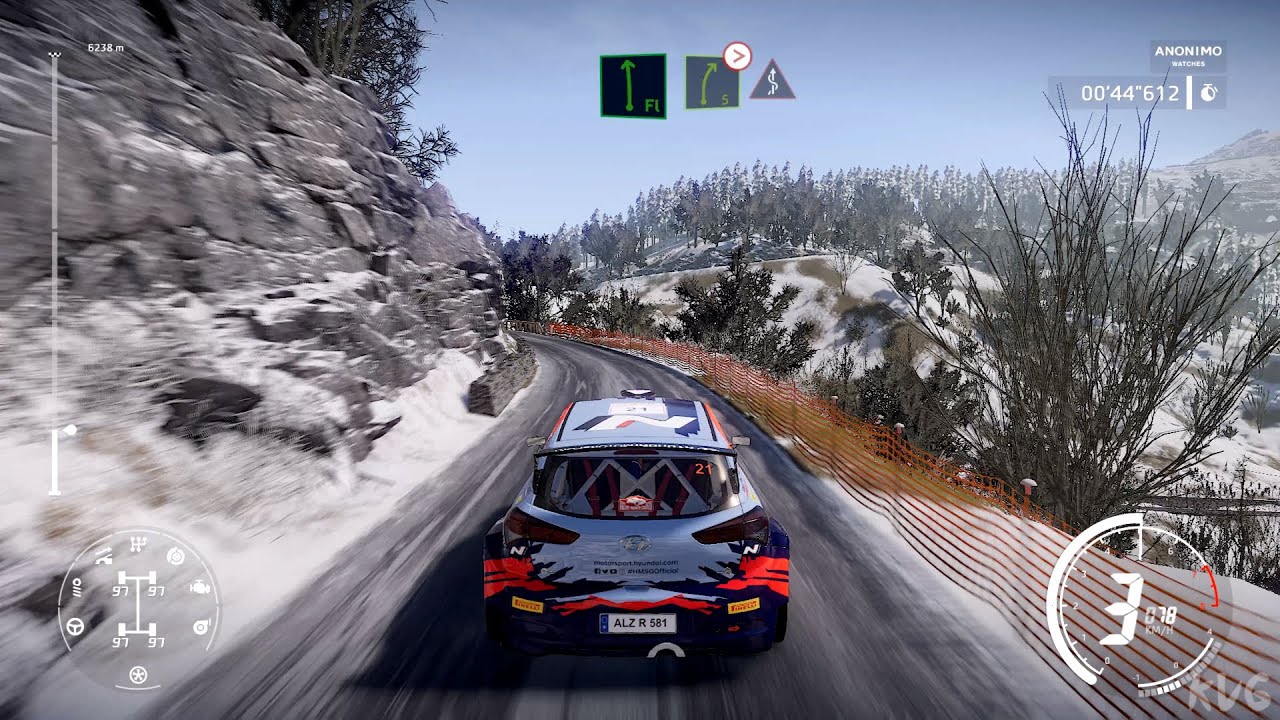Image resolution: width=1280 pixels, height=720 pixels.
Task: Select the bodywork damage icon
Action: [x=103, y=558]
